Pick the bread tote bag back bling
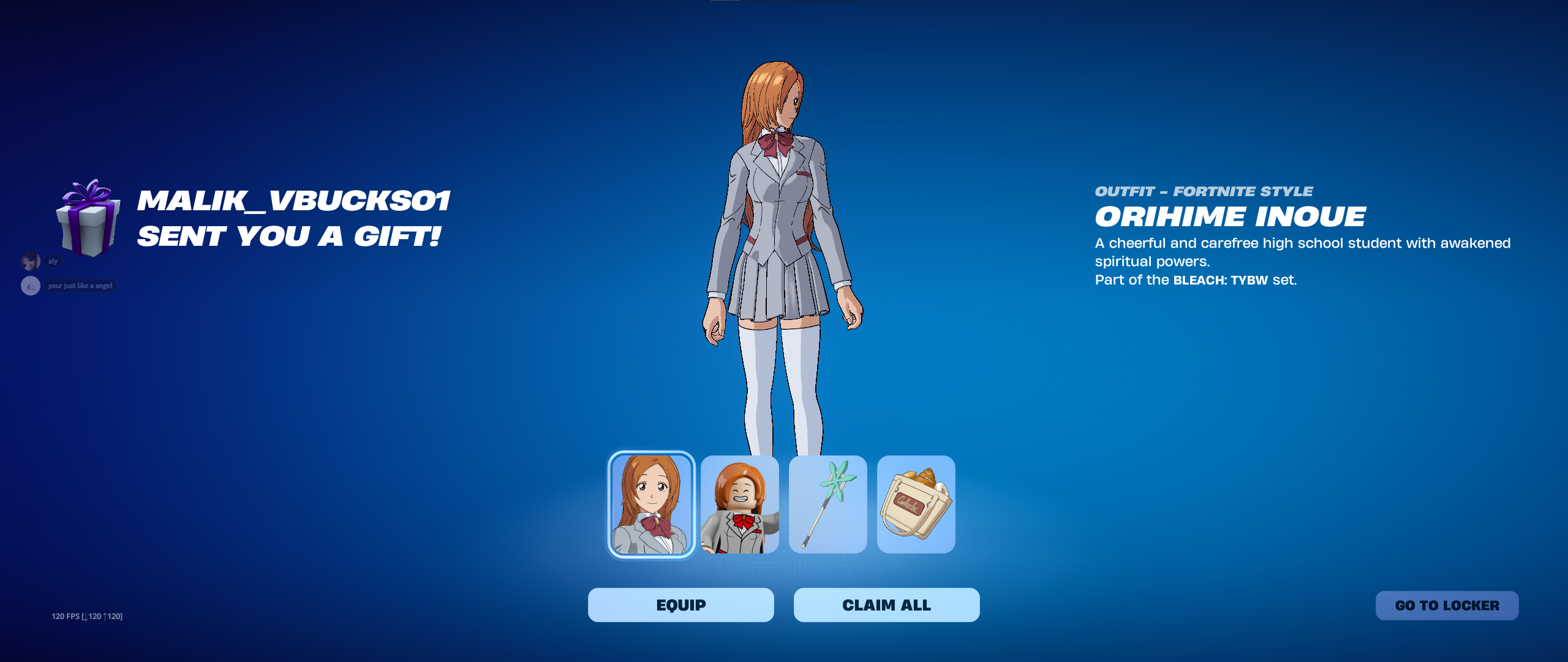1568x662 pixels. [916, 504]
